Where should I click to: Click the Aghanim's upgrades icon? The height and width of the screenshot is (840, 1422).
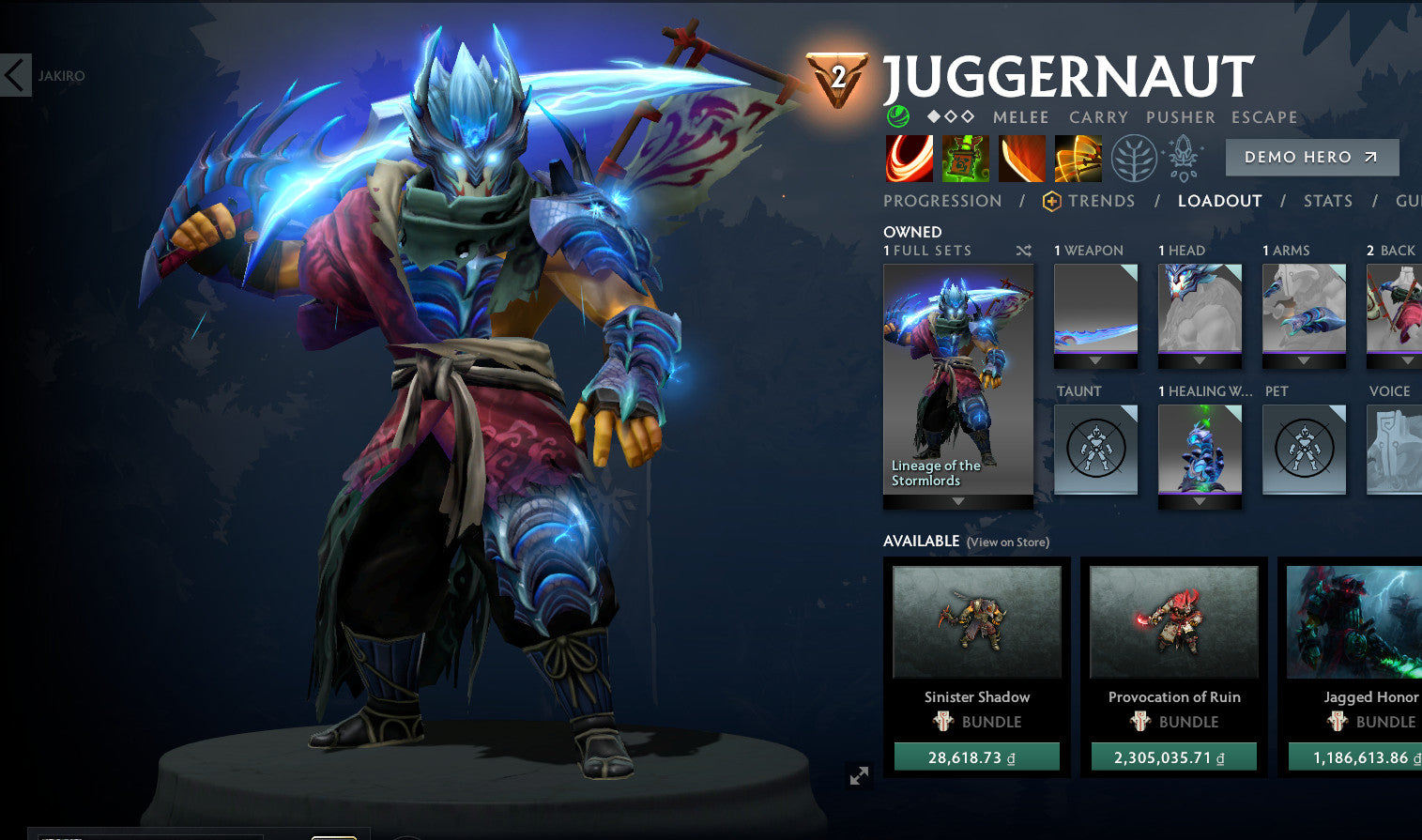[x=1183, y=158]
